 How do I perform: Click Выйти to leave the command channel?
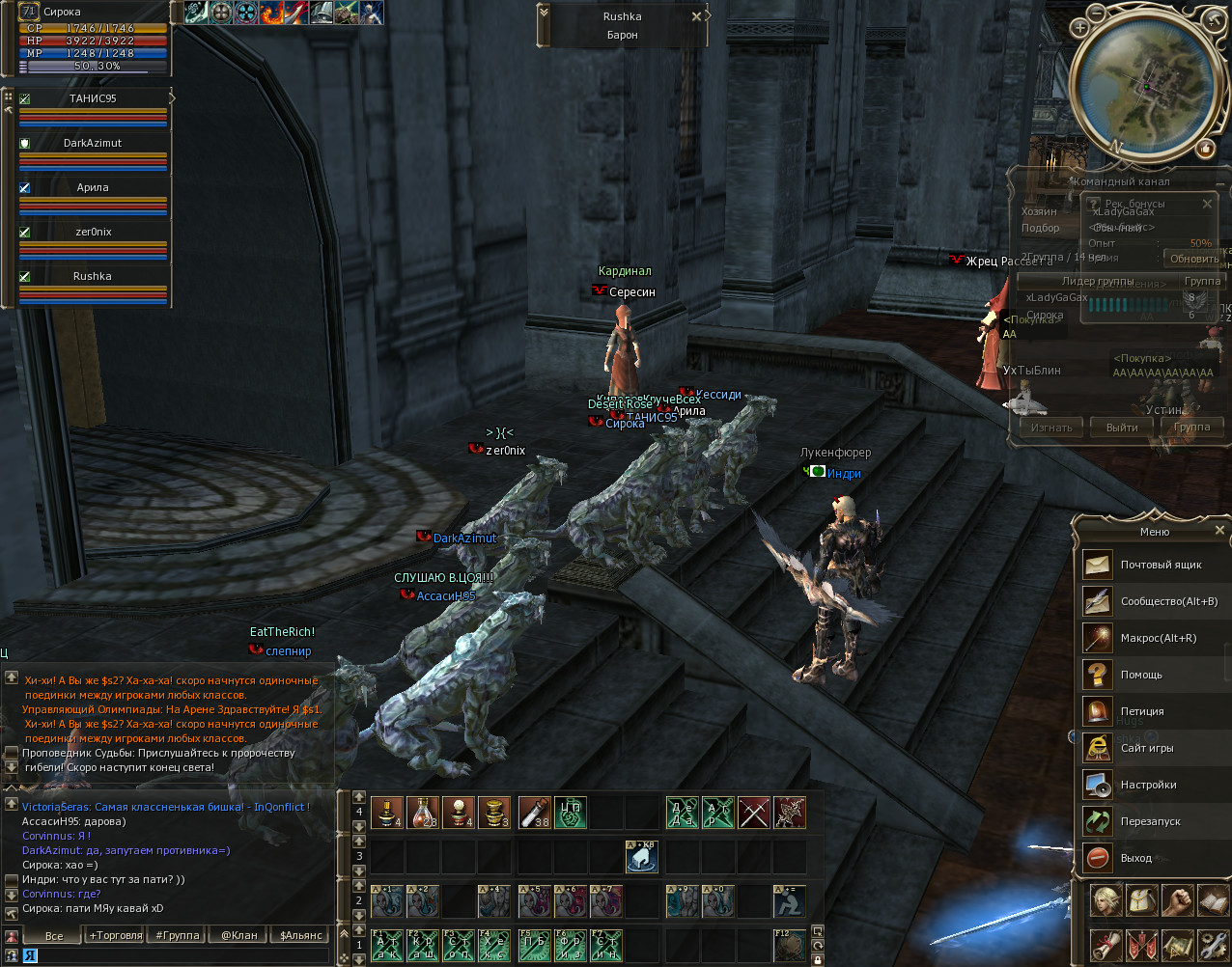click(x=1122, y=428)
